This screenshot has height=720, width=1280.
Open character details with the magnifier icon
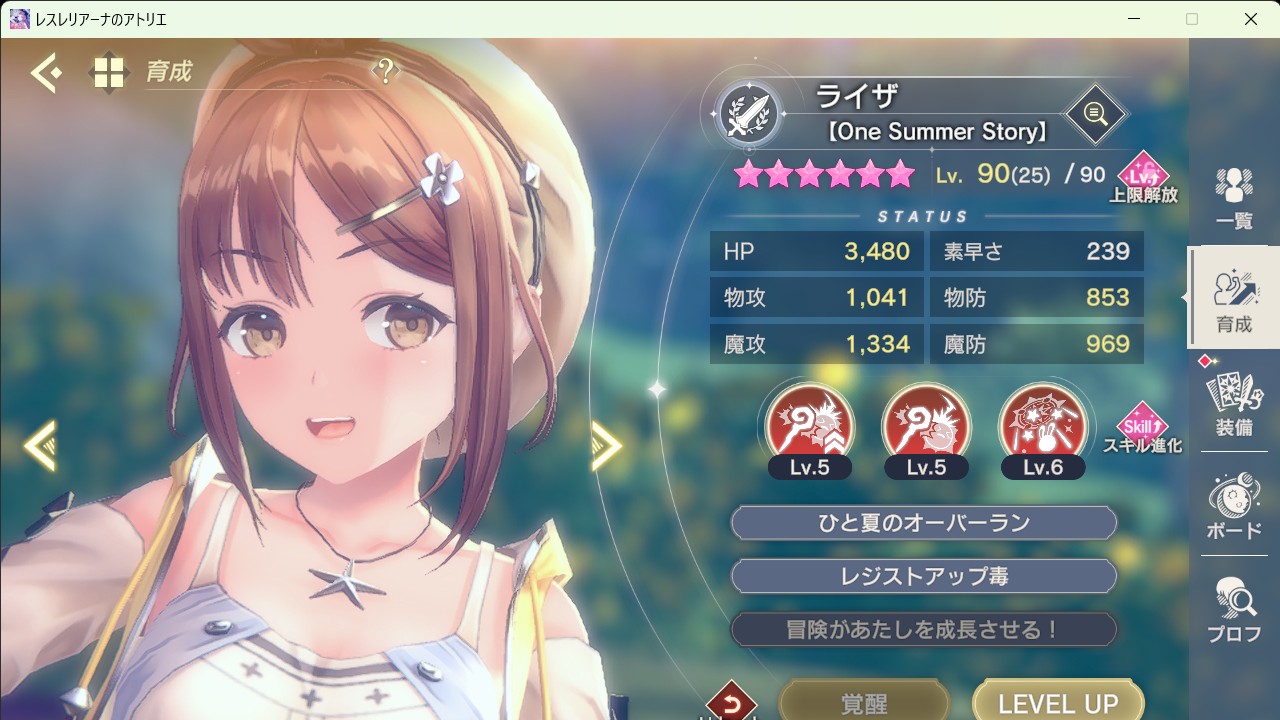[1095, 114]
